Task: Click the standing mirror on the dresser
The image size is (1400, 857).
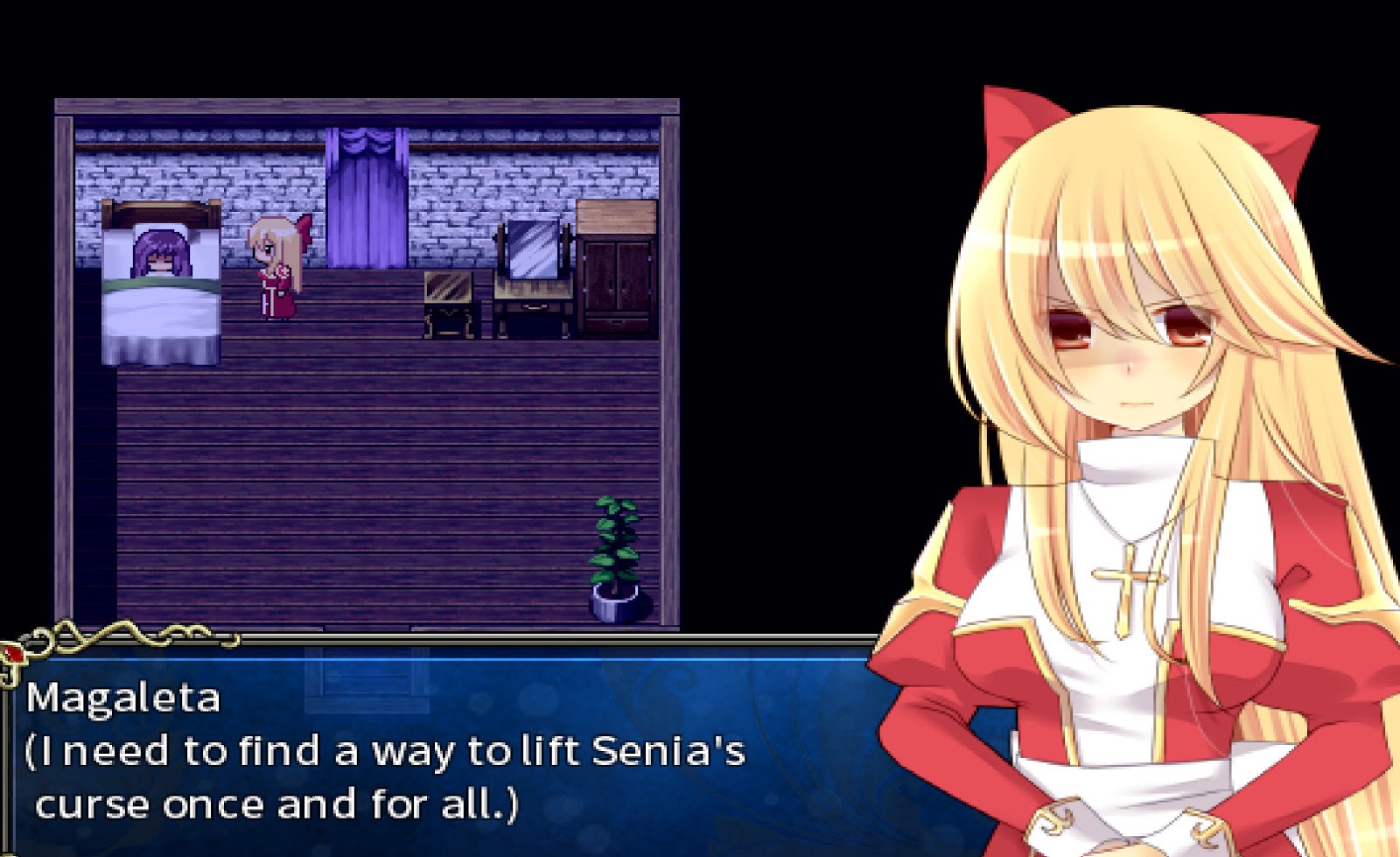Action: click(x=532, y=249)
